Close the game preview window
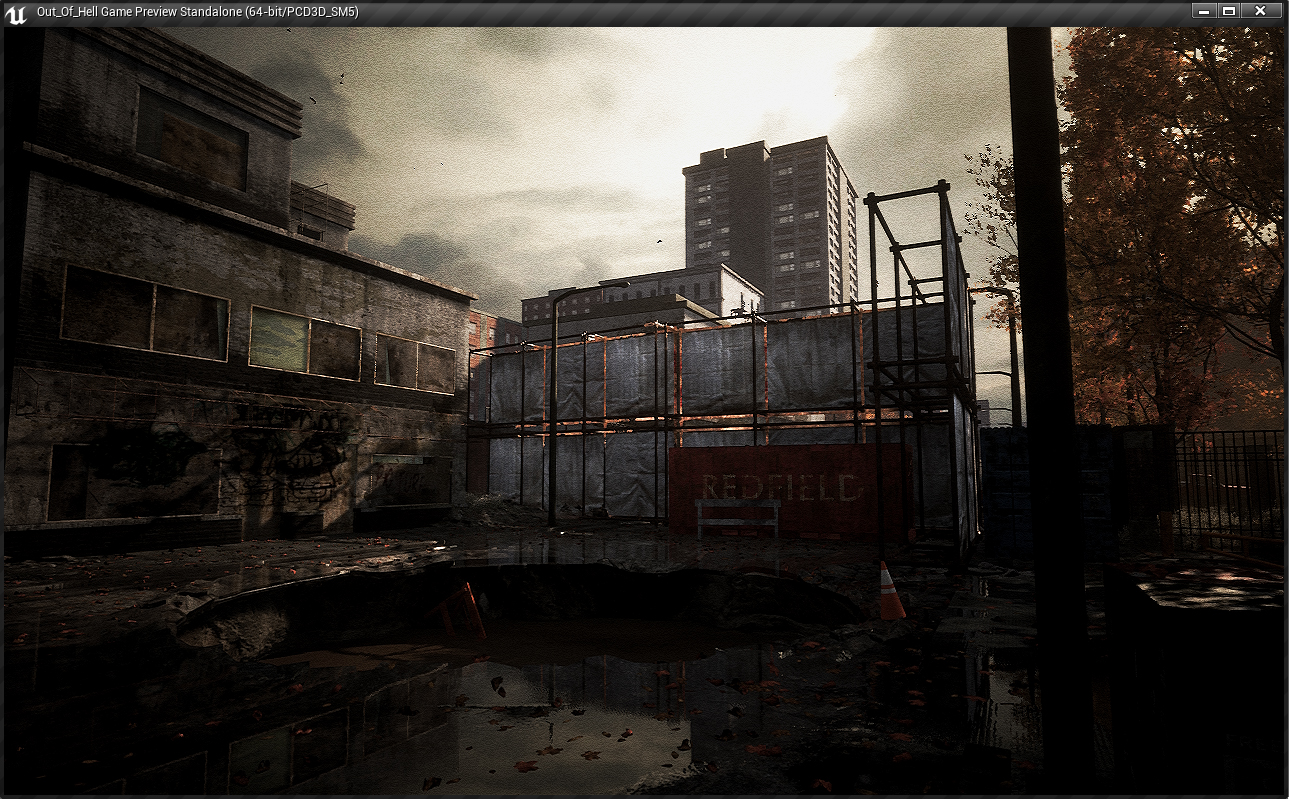Screen dimensions: 1289x799 (1260, 11)
